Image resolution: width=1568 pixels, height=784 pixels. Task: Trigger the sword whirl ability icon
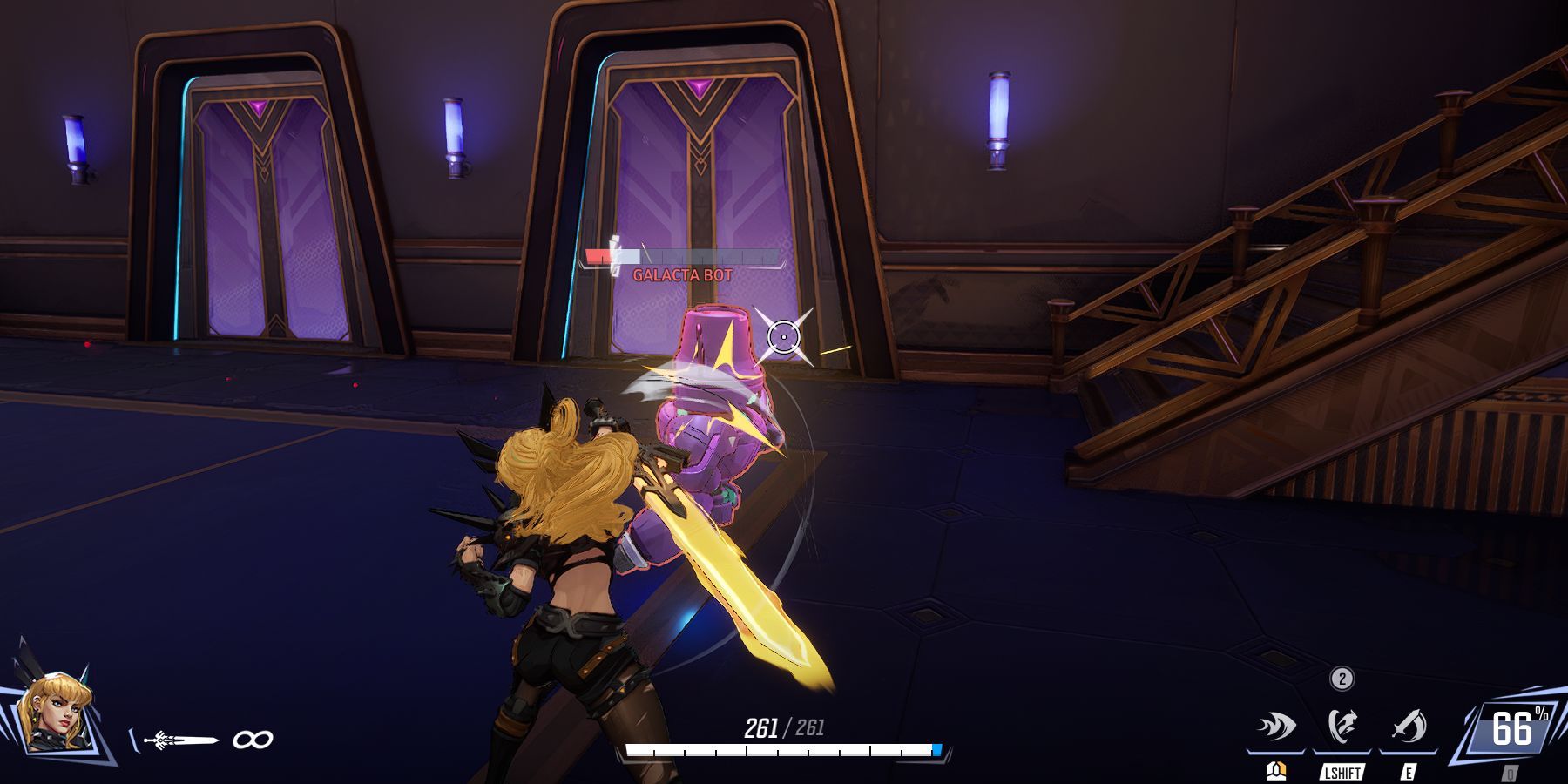point(1408,727)
